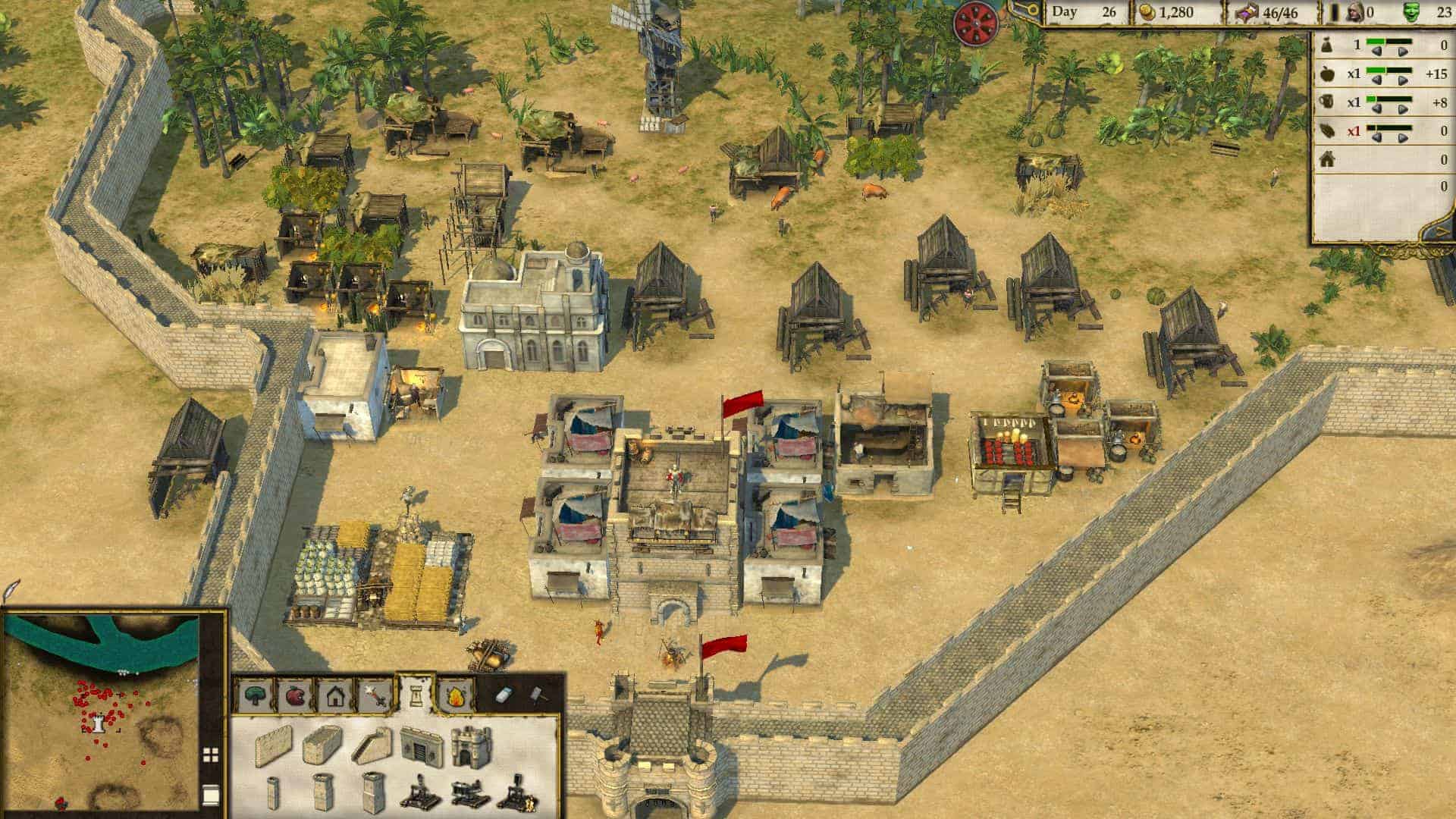Select the thin stone wall piece
This screenshot has width=1456, height=819.
[x=273, y=745]
